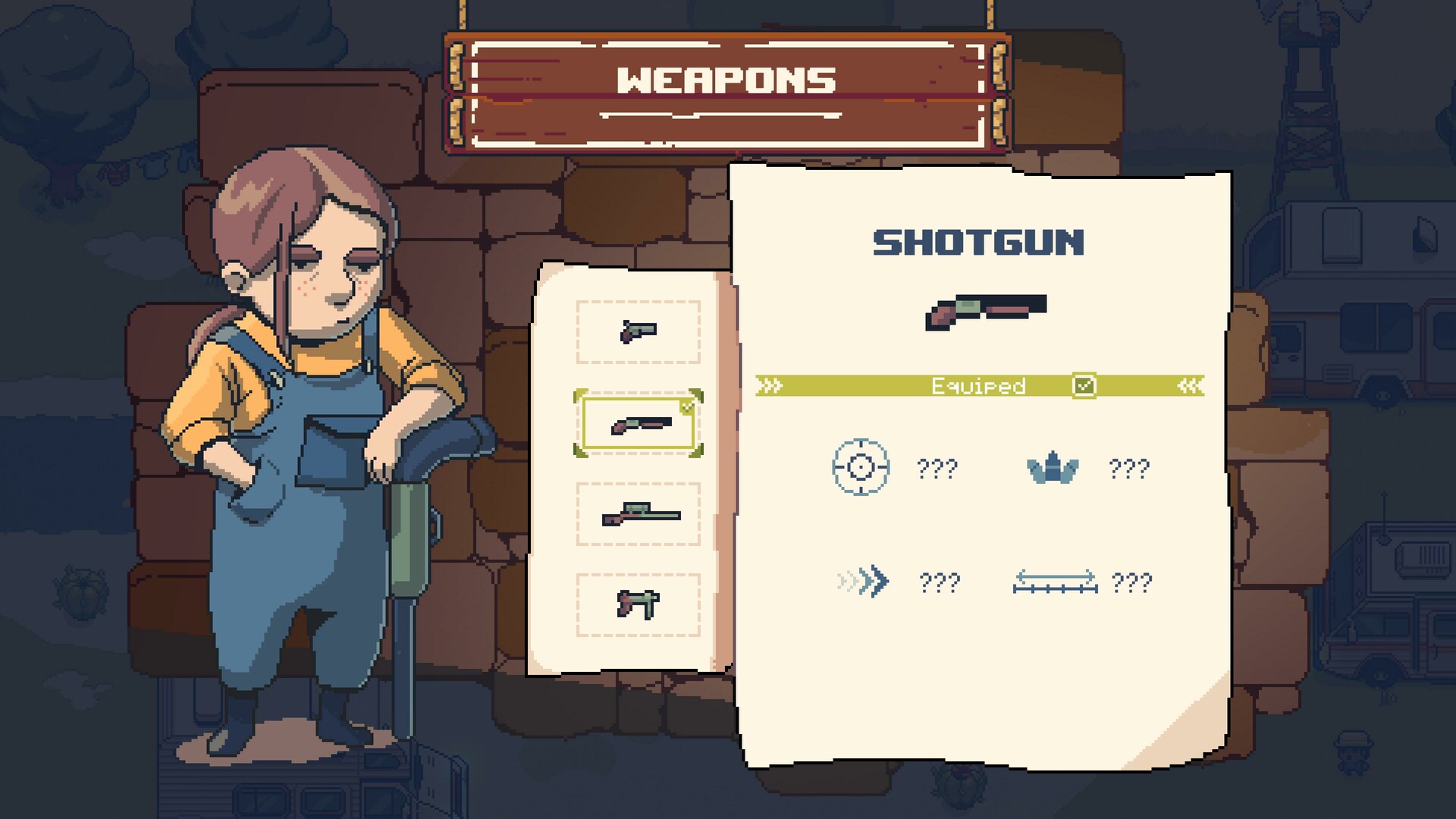1456x819 pixels.
Task: Select the pistol in the weapon list
Action: pyautogui.click(x=637, y=332)
